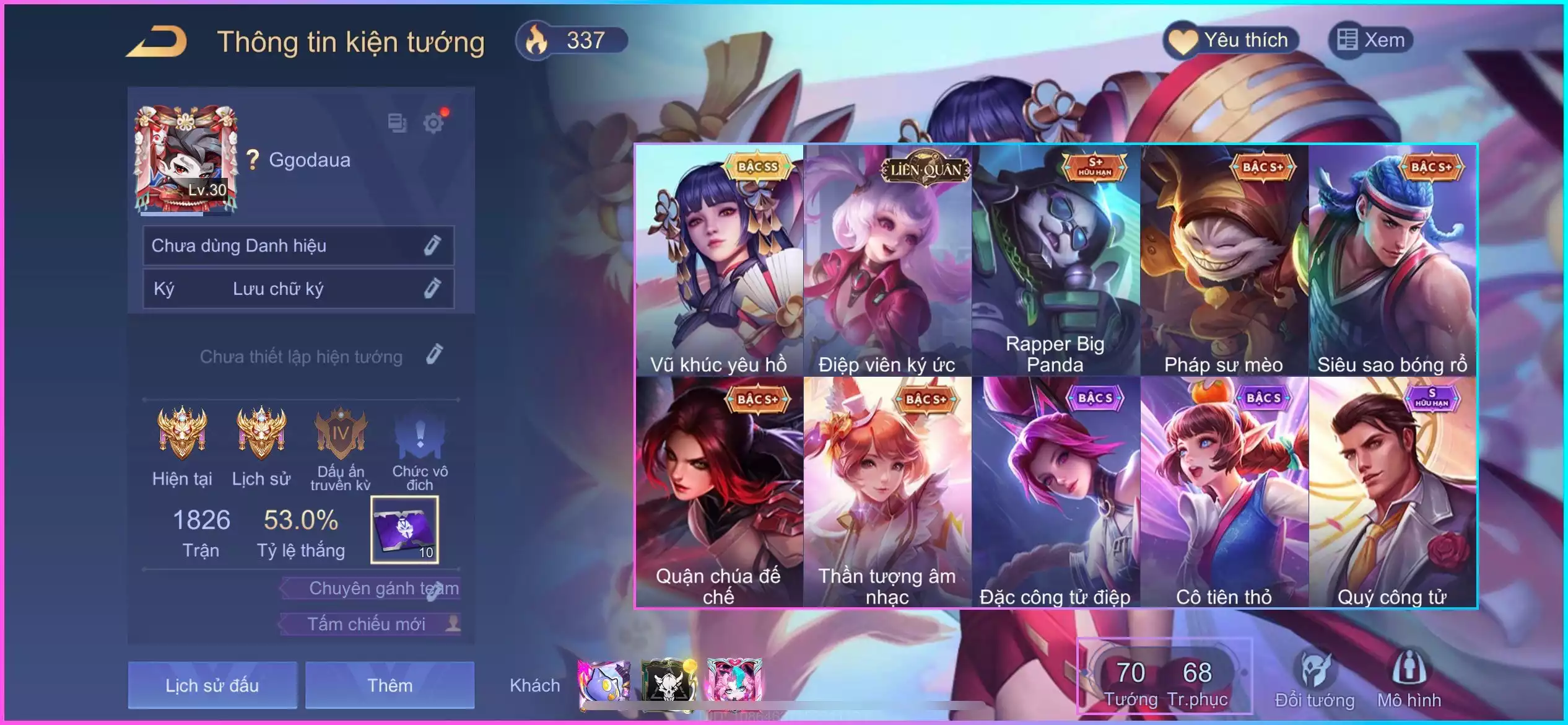This screenshot has width=1568, height=725.
Task: View the Hiện tại current rank badge
Action: pos(182,434)
